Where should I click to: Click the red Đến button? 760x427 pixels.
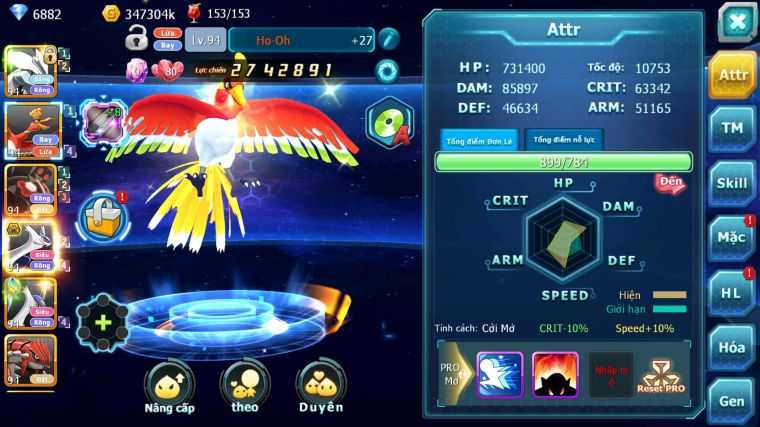coord(670,183)
